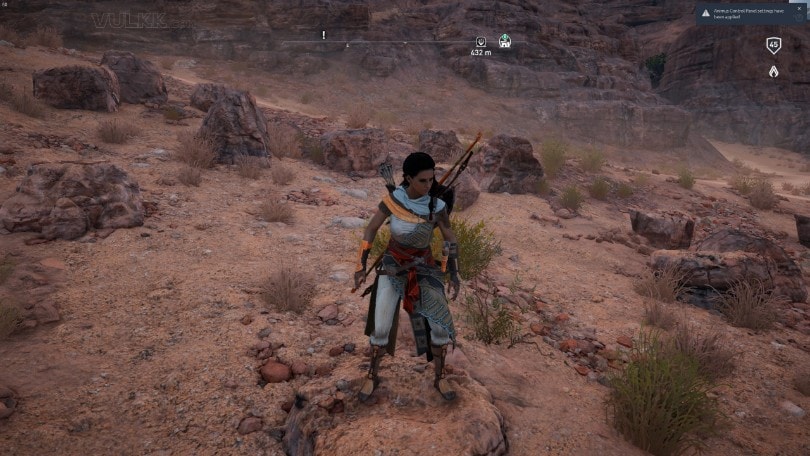810x456 pixels.
Task: Select the quest exclamation marker on compass
Action: 324,35
